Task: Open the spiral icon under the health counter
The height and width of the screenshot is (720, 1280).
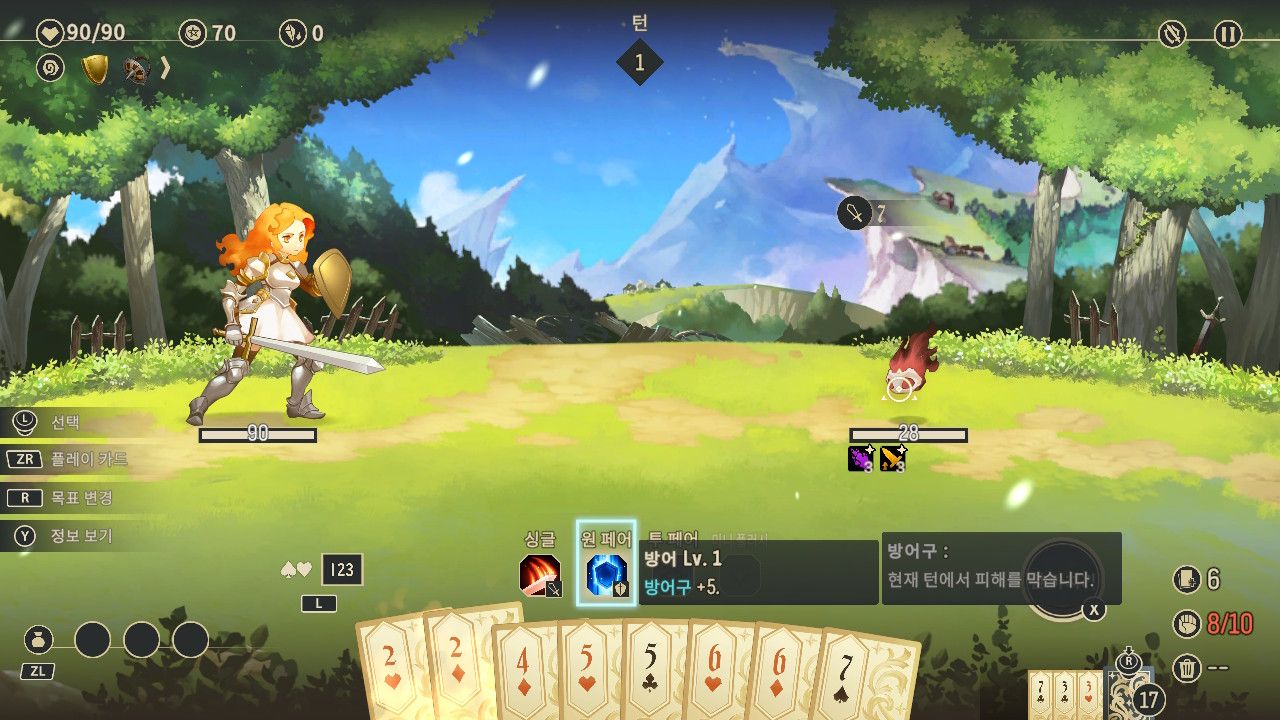Action: 50,68
